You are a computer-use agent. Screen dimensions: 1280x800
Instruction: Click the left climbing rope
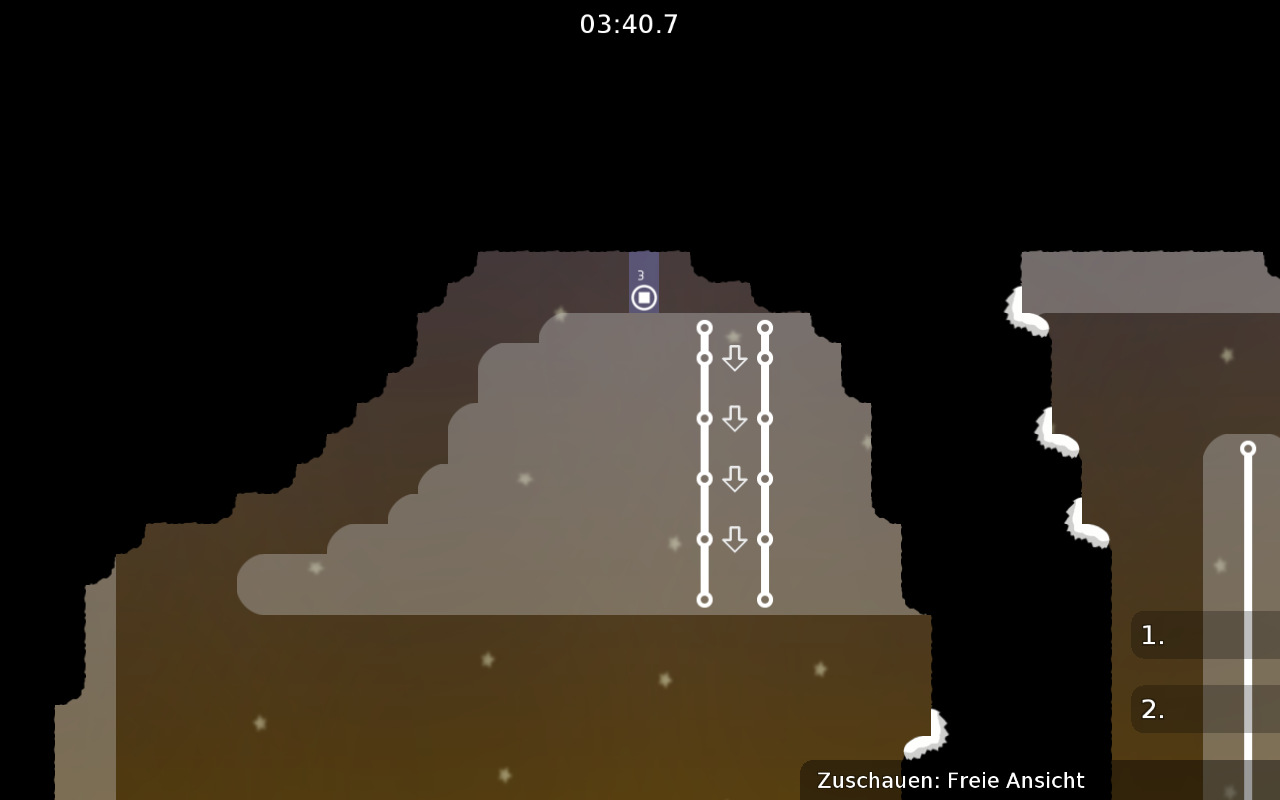(x=704, y=460)
